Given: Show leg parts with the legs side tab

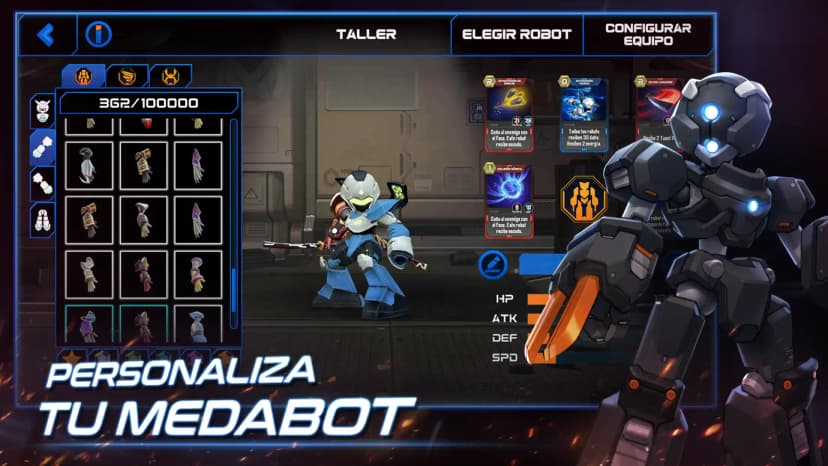Looking at the screenshot, I should tap(42, 219).
